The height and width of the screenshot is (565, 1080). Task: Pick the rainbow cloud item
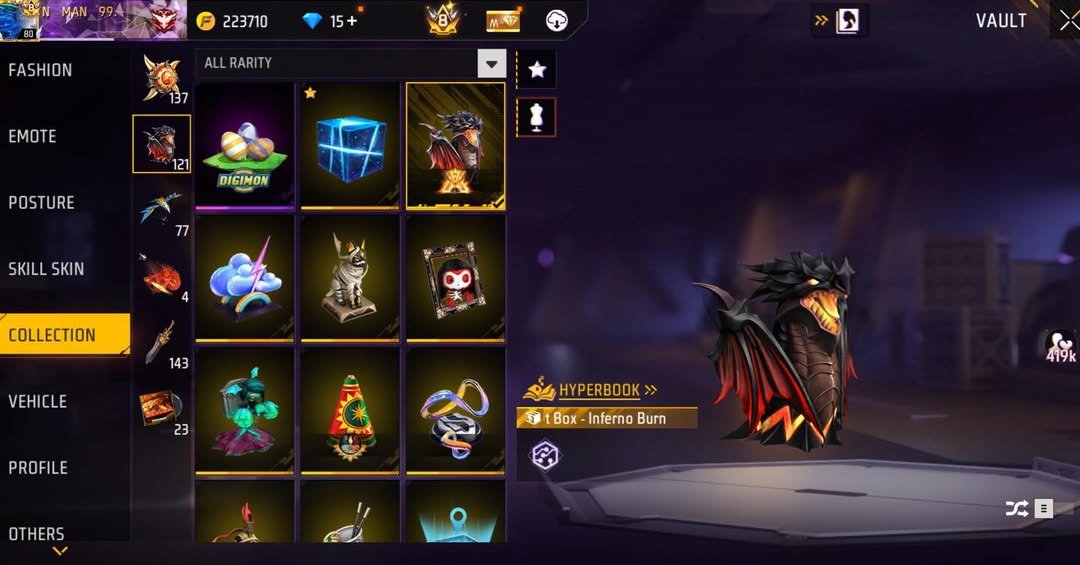[x=245, y=277]
